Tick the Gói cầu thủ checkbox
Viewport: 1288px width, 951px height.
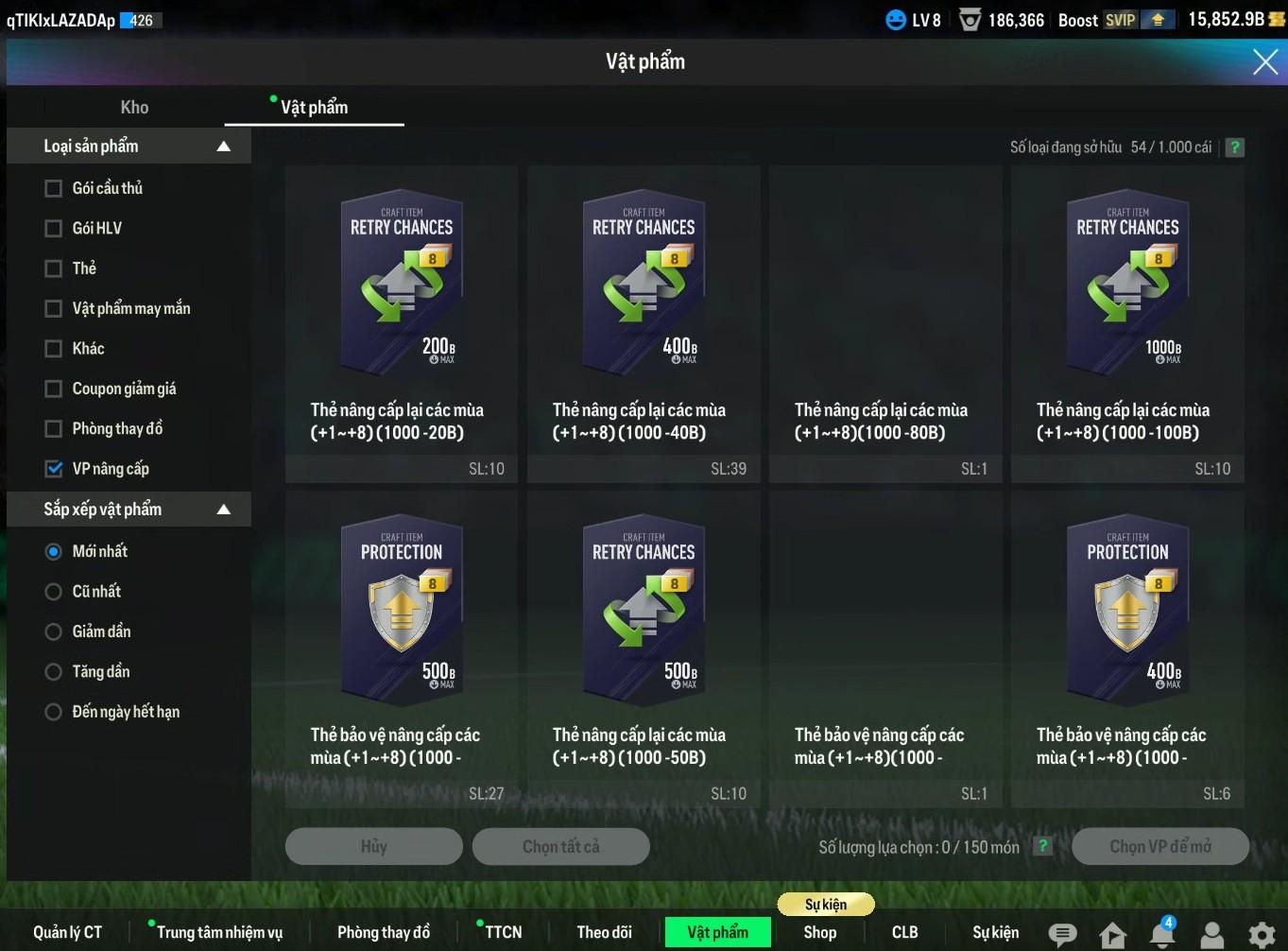[54, 189]
